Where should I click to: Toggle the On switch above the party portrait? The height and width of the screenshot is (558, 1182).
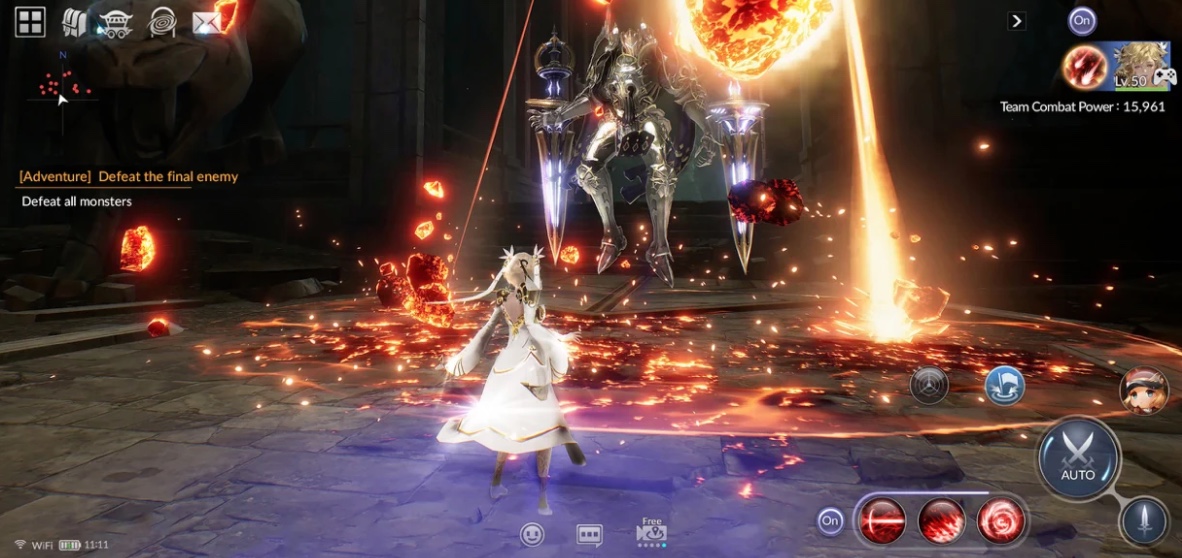pos(1082,20)
